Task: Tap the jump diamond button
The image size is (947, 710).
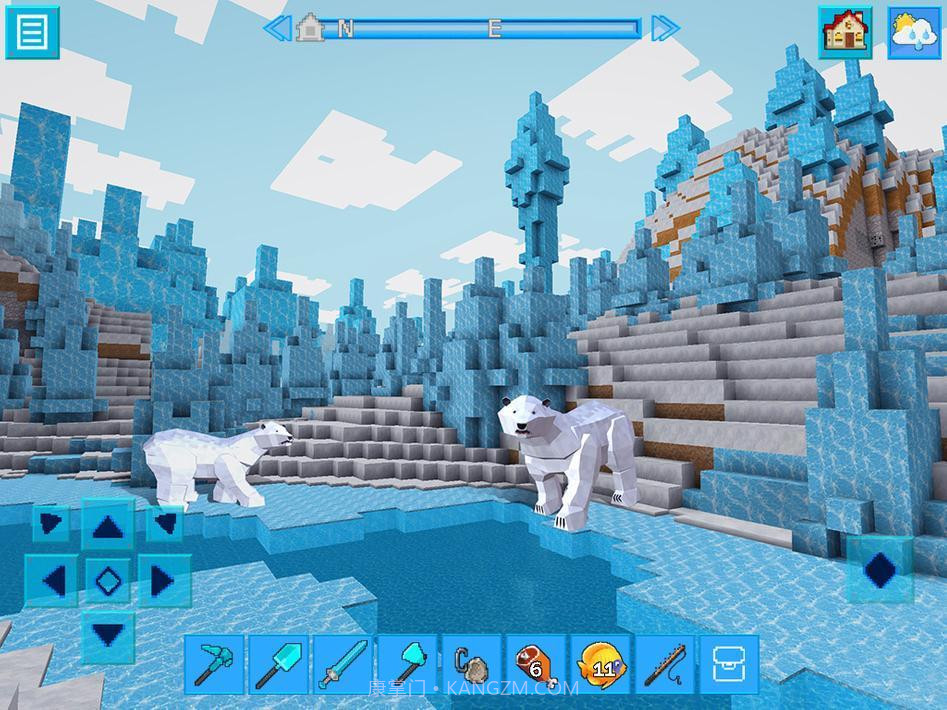Action: tap(879, 571)
